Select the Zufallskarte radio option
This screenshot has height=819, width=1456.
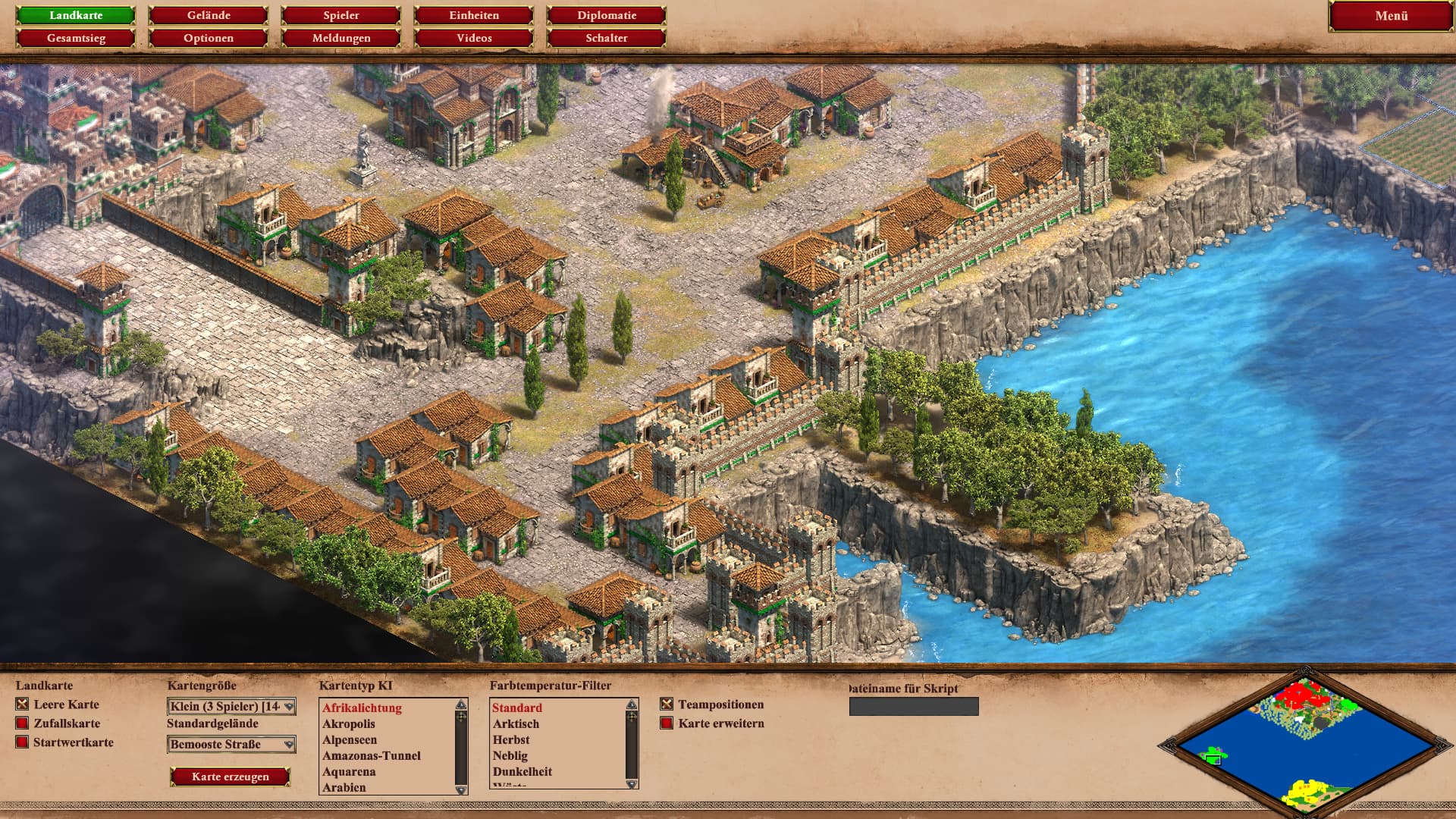tap(23, 723)
